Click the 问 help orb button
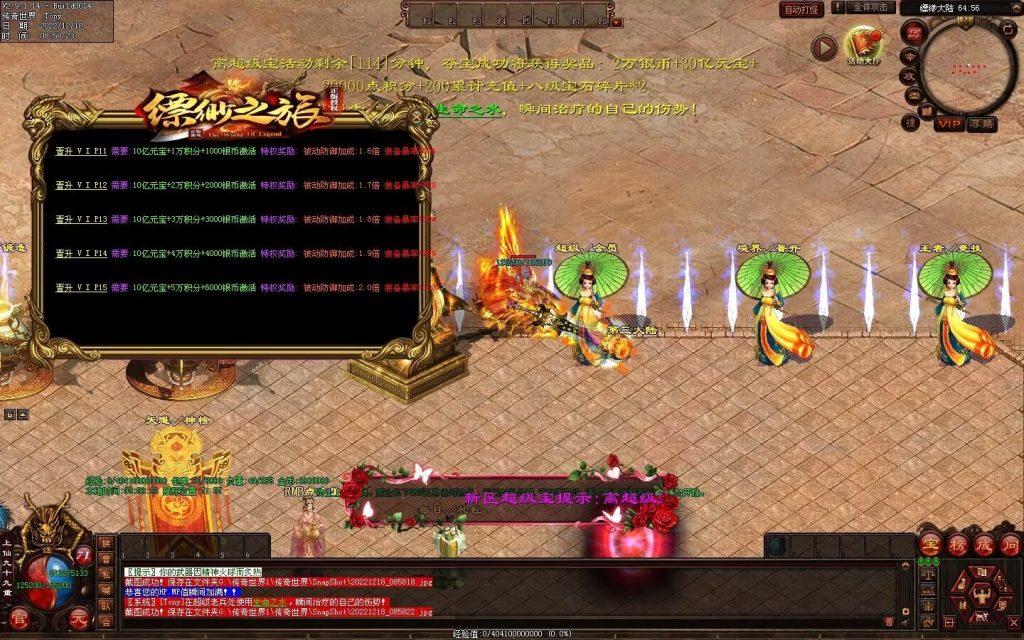1024x640 pixels. click(x=1009, y=545)
